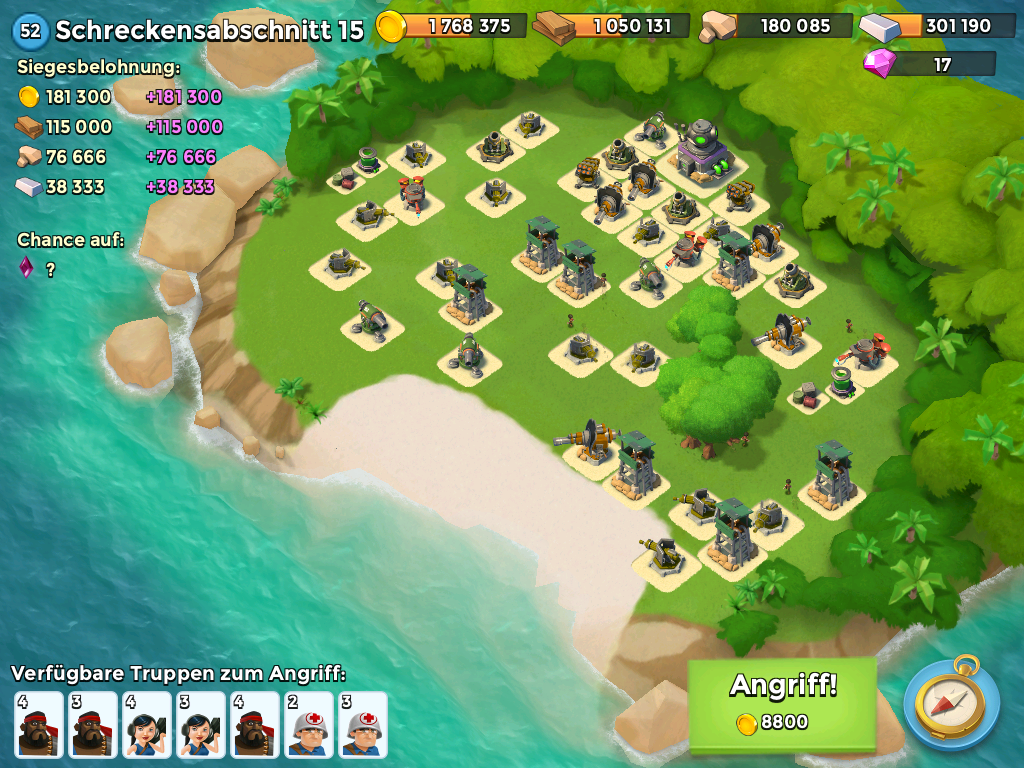Return to the map via the compass button
The image size is (1024, 768).
pyautogui.click(x=951, y=703)
